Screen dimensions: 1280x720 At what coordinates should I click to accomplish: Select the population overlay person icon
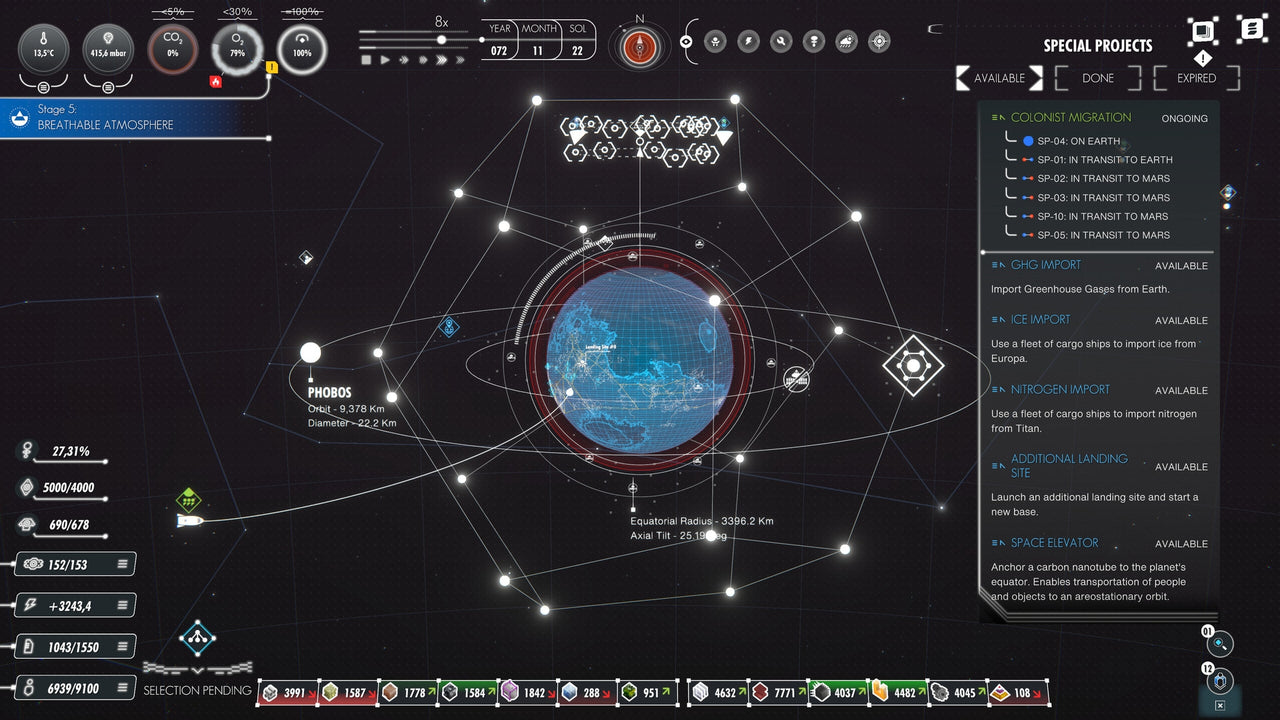tap(715, 41)
